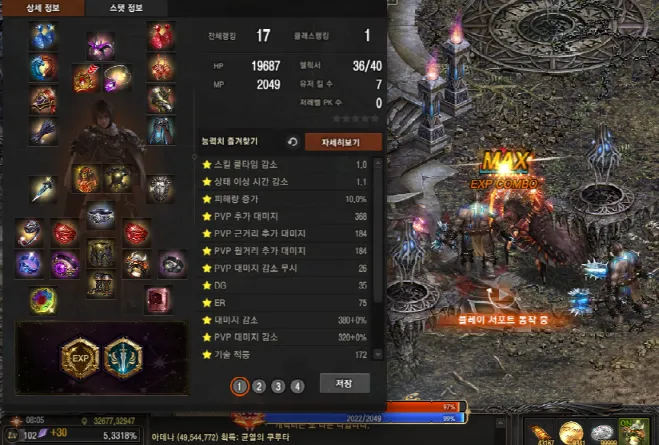The image size is (659, 445).
Task: Select the 상세 정보 tab
Action: click(42, 8)
